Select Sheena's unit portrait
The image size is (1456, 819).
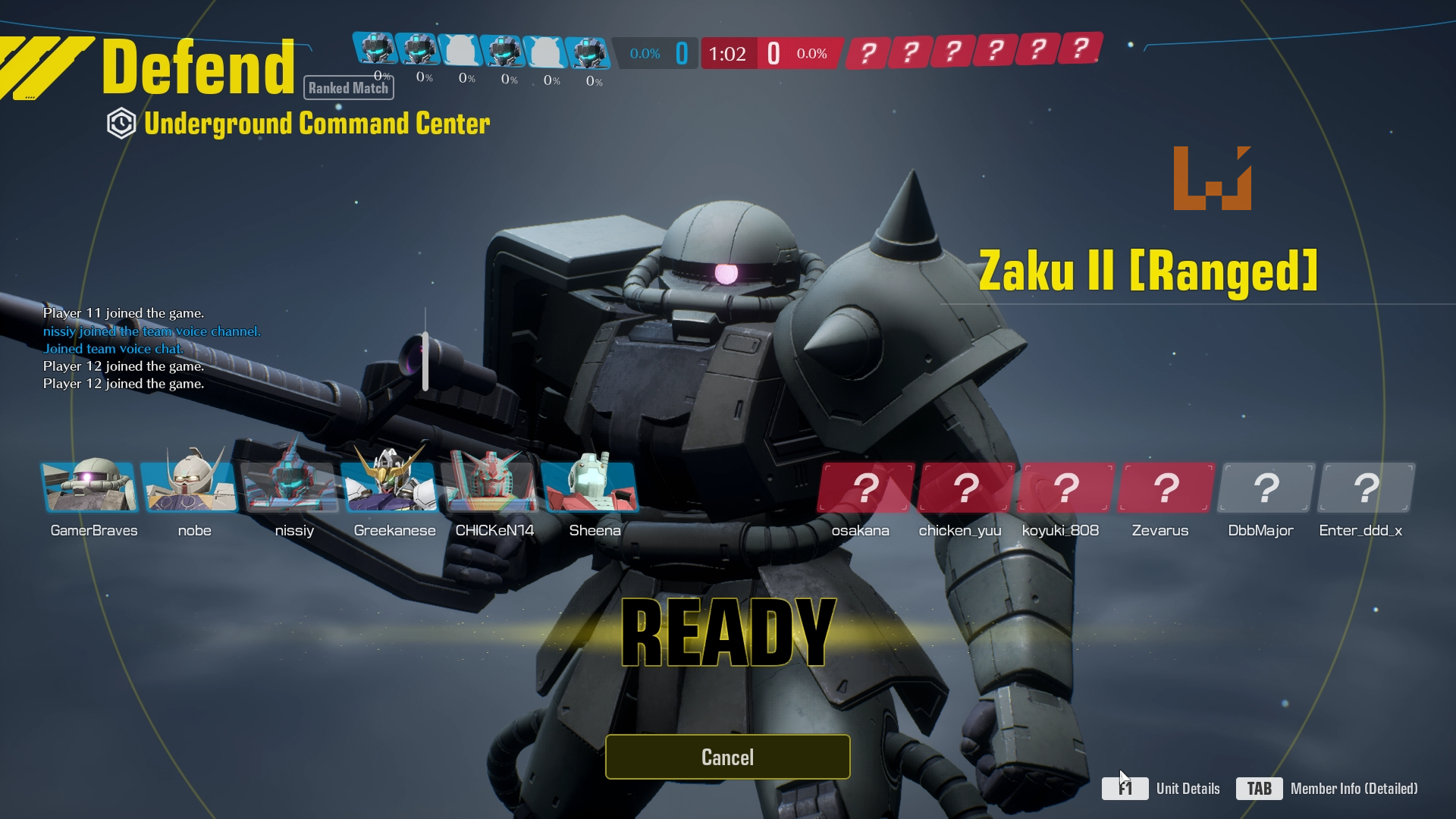591,487
